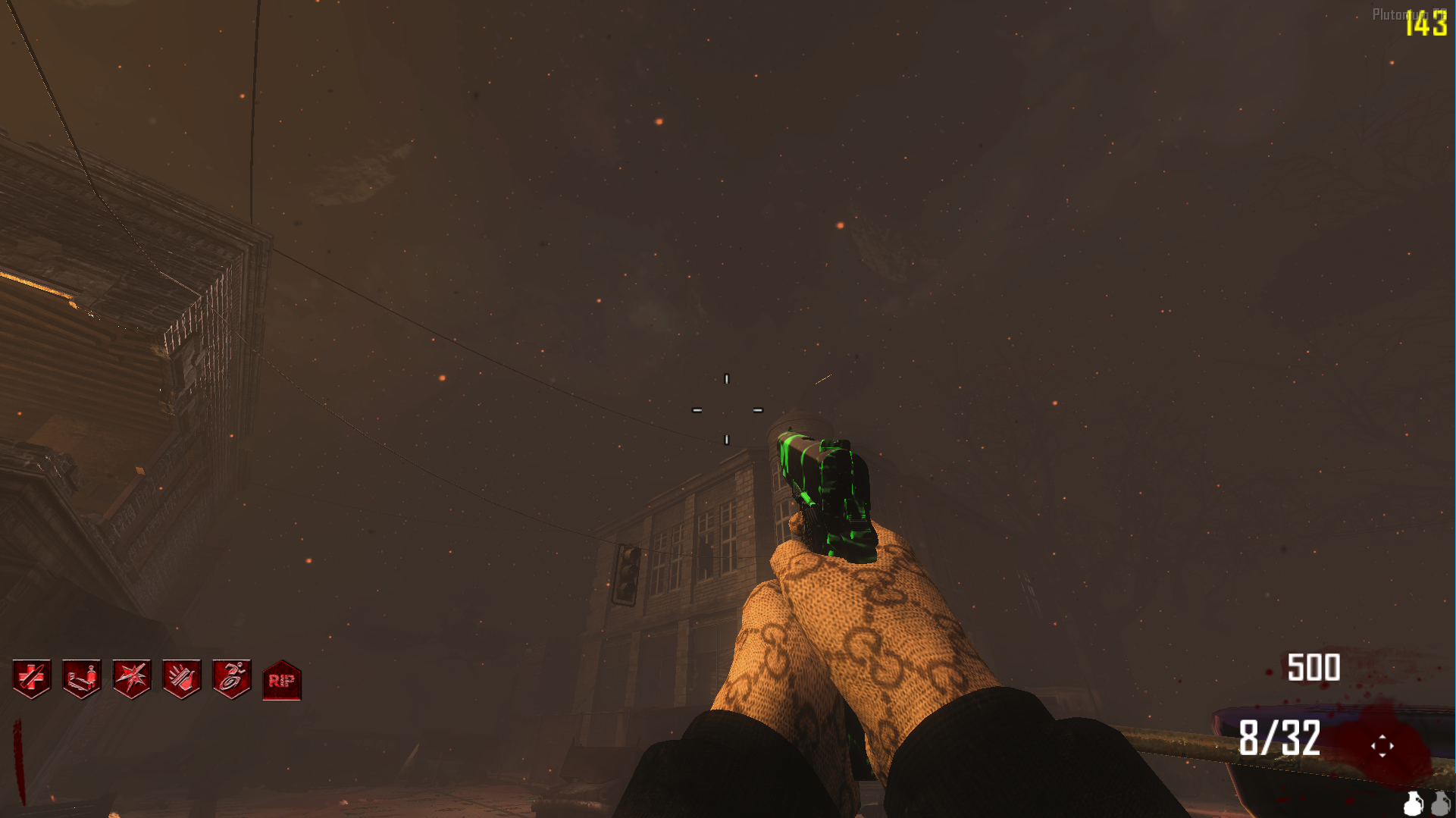1456x818 pixels.
Task: Select the Tombstone RIP perk icon
Action: pyautogui.click(x=282, y=681)
